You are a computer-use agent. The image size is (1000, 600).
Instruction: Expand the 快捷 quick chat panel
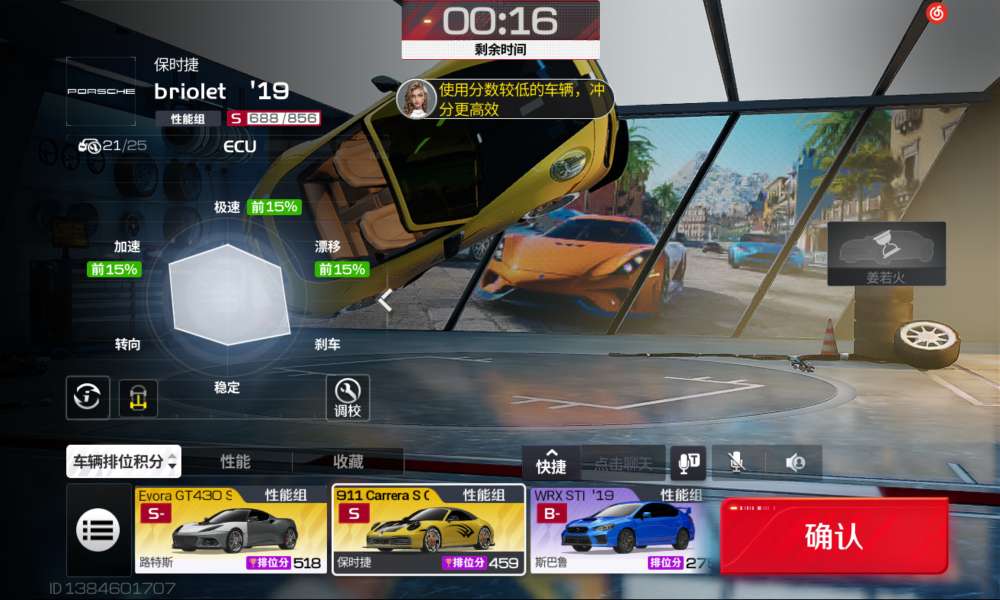tap(551, 462)
